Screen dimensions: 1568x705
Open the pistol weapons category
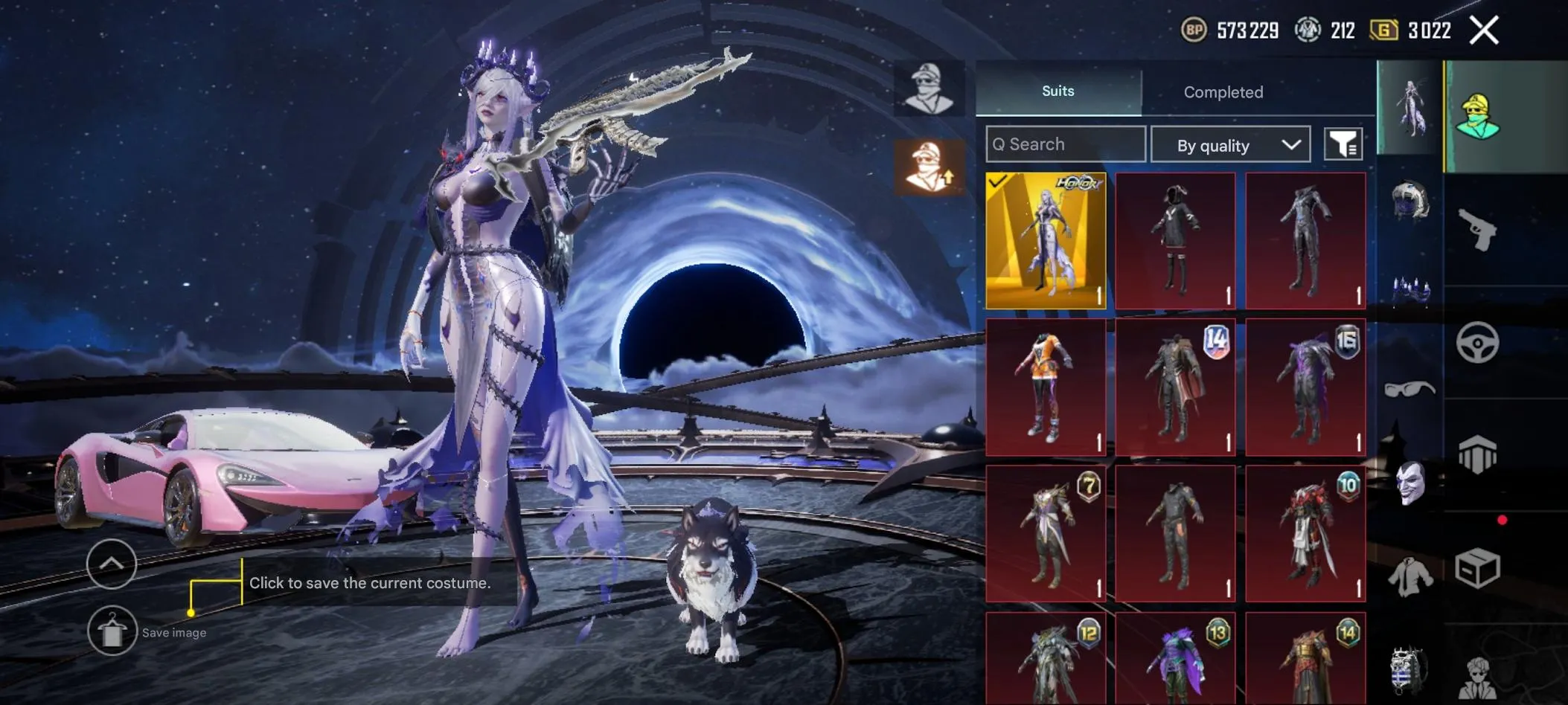1477,230
